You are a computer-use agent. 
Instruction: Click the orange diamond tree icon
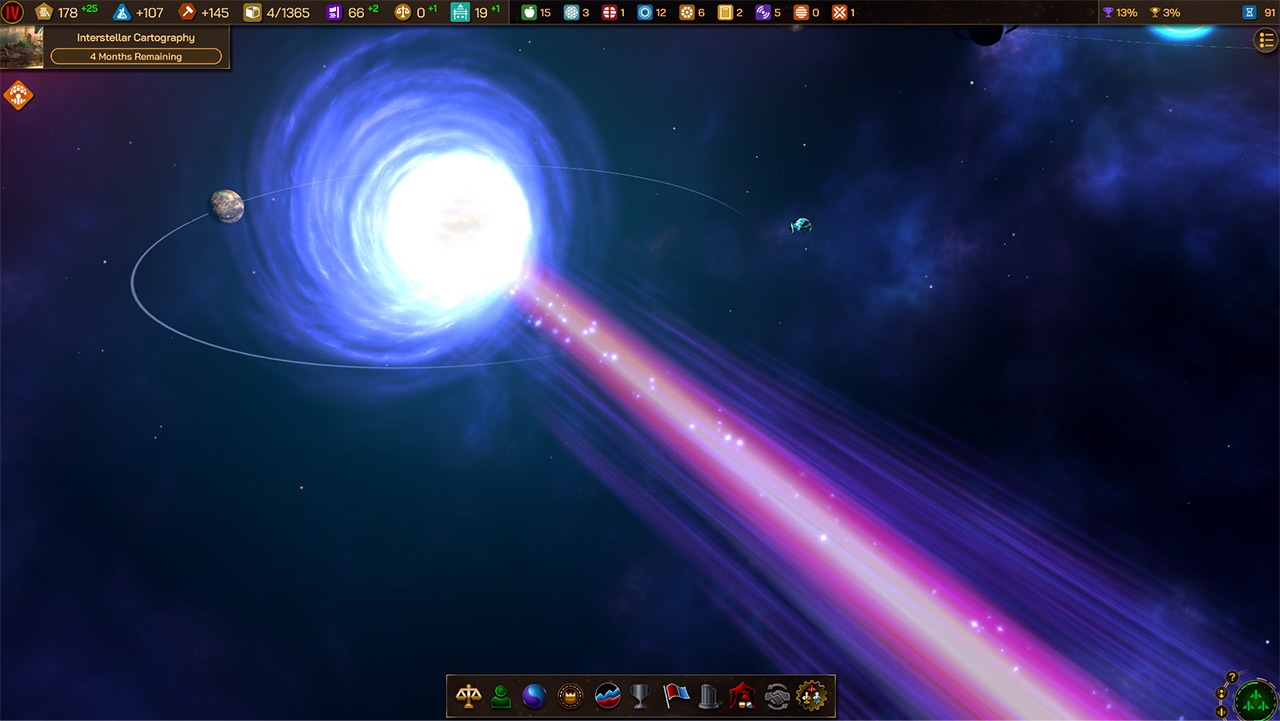tap(18, 96)
